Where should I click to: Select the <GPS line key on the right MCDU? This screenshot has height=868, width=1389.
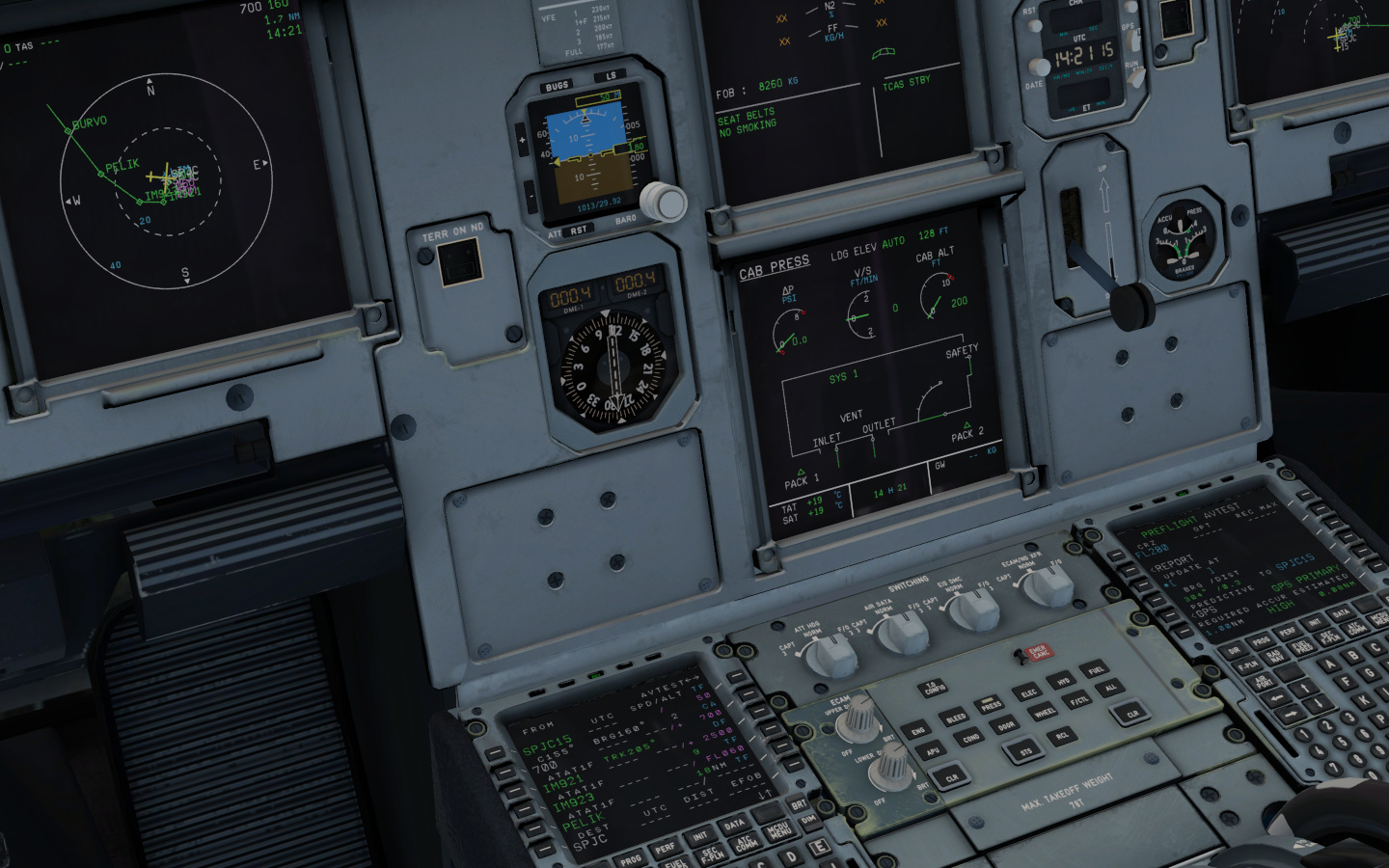pyautogui.click(x=1169, y=614)
